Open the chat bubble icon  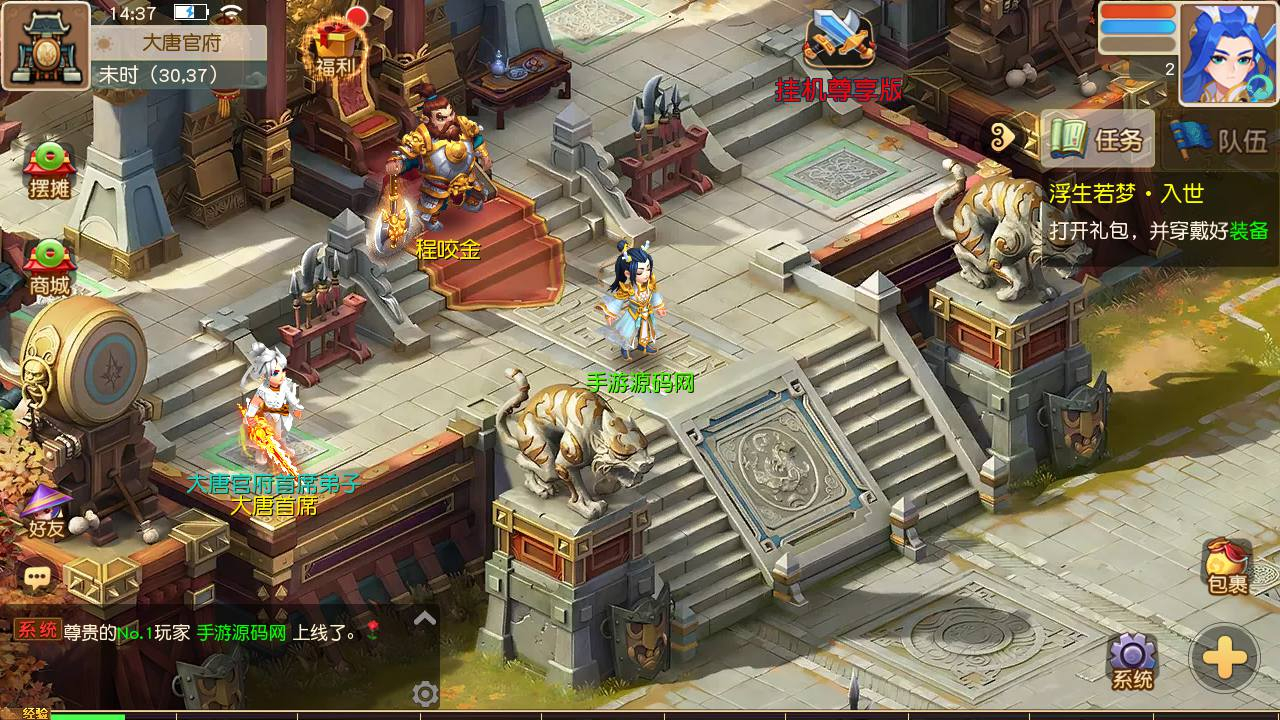[x=38, y=577]
